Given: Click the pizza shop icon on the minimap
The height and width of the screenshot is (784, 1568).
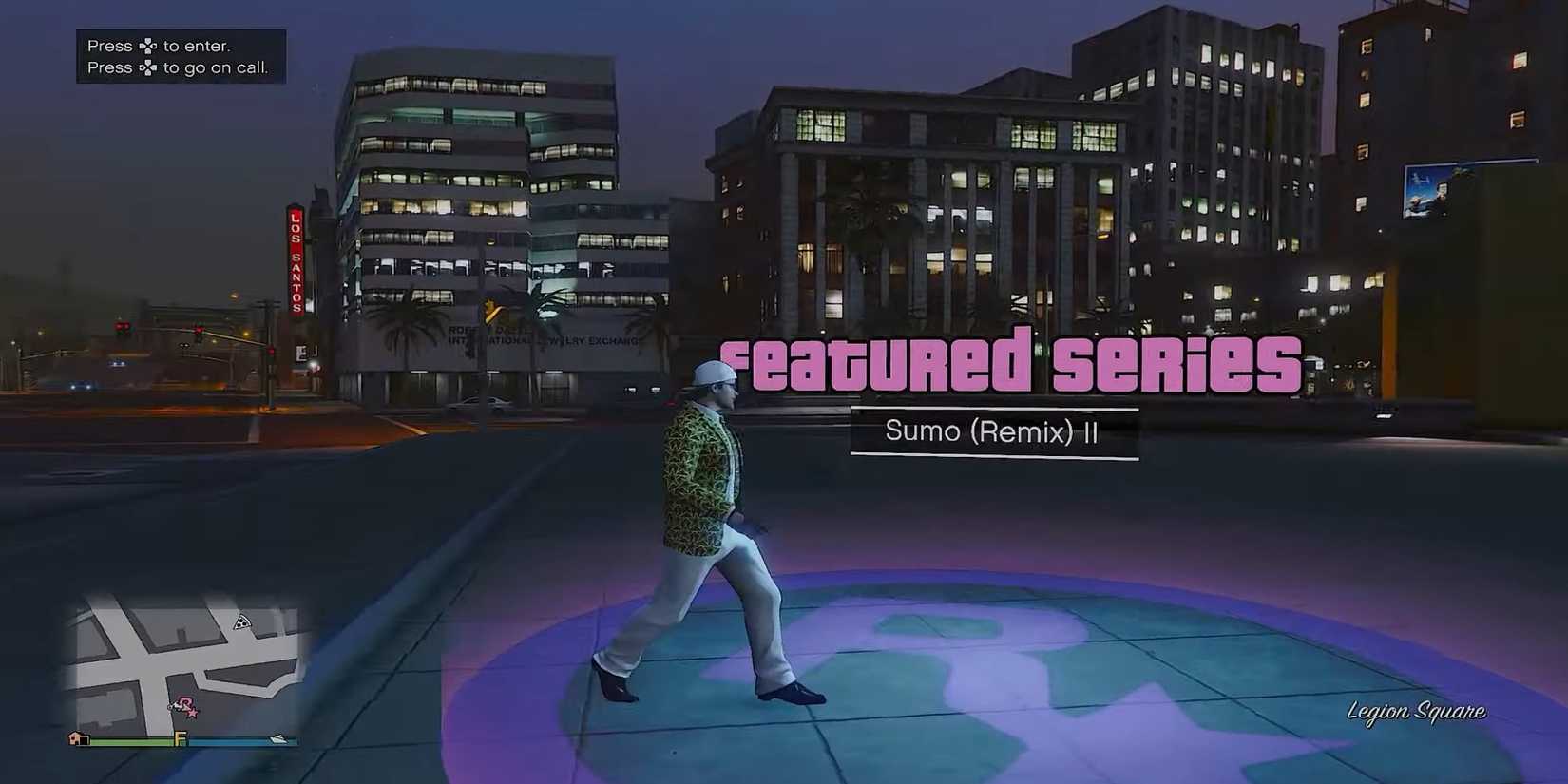Looking at the screenshot, I should pos(242,622).
